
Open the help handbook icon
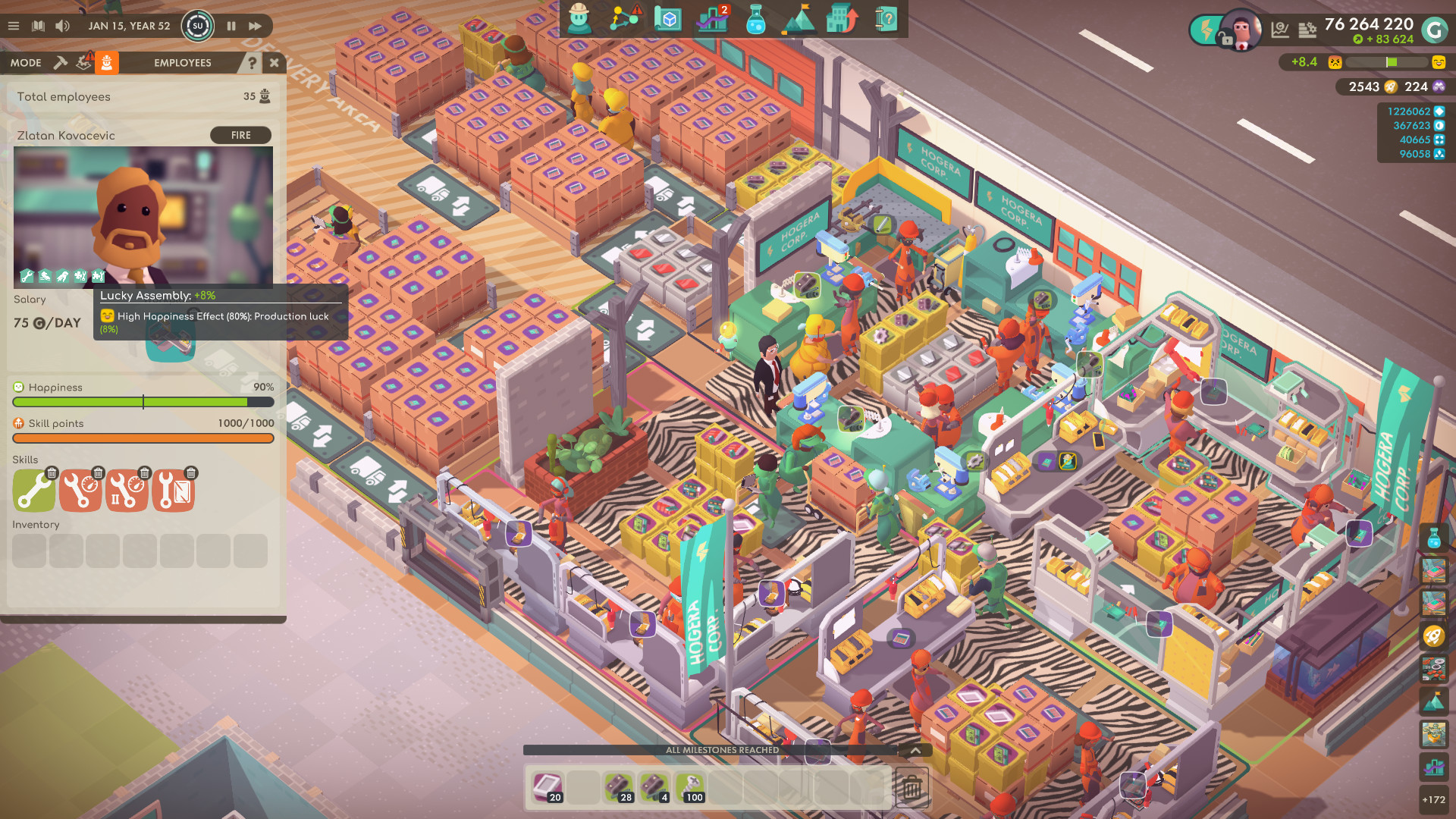[x=885, y=20]
